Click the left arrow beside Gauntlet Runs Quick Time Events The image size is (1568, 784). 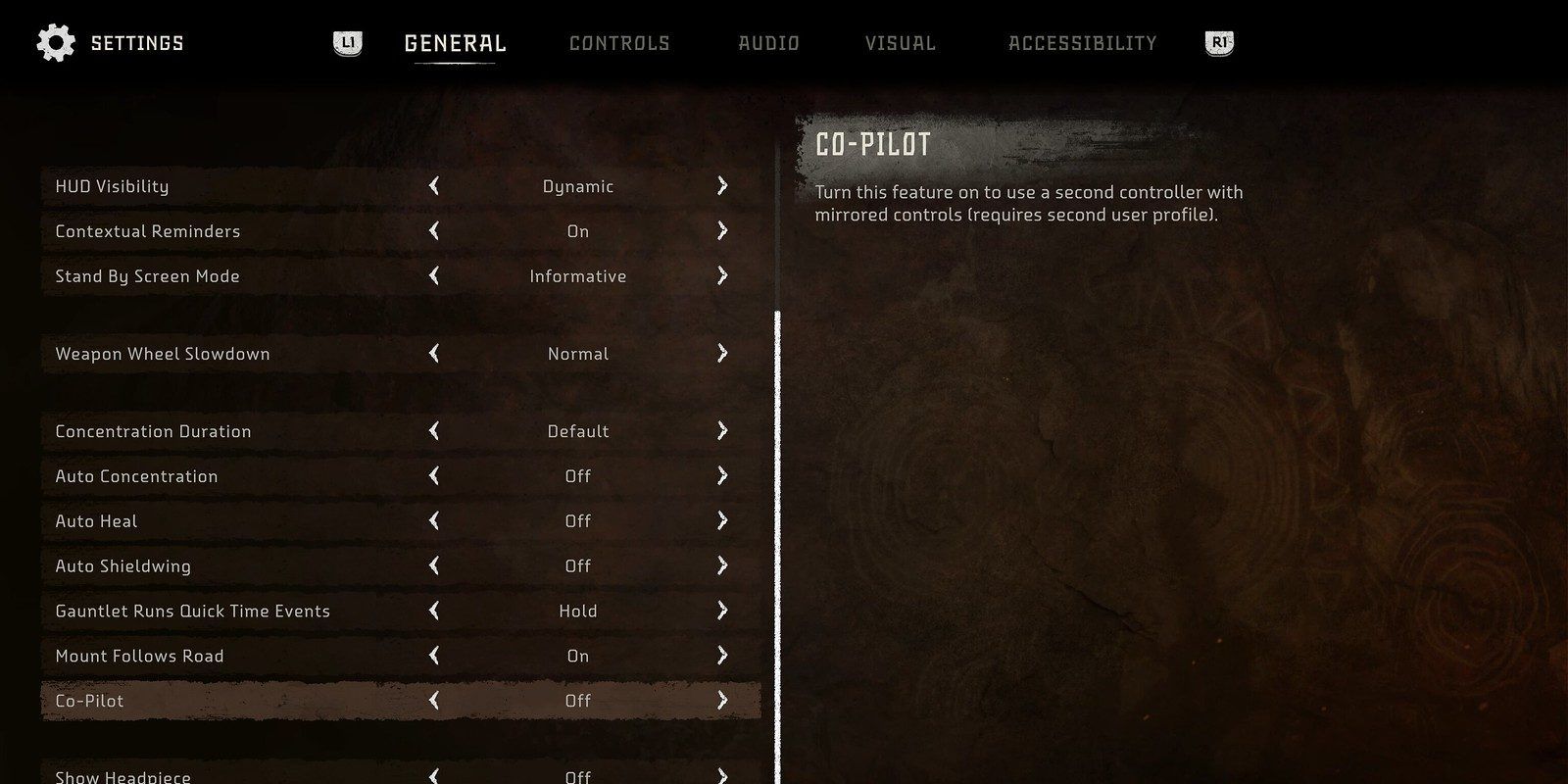[x=432, y=610]
